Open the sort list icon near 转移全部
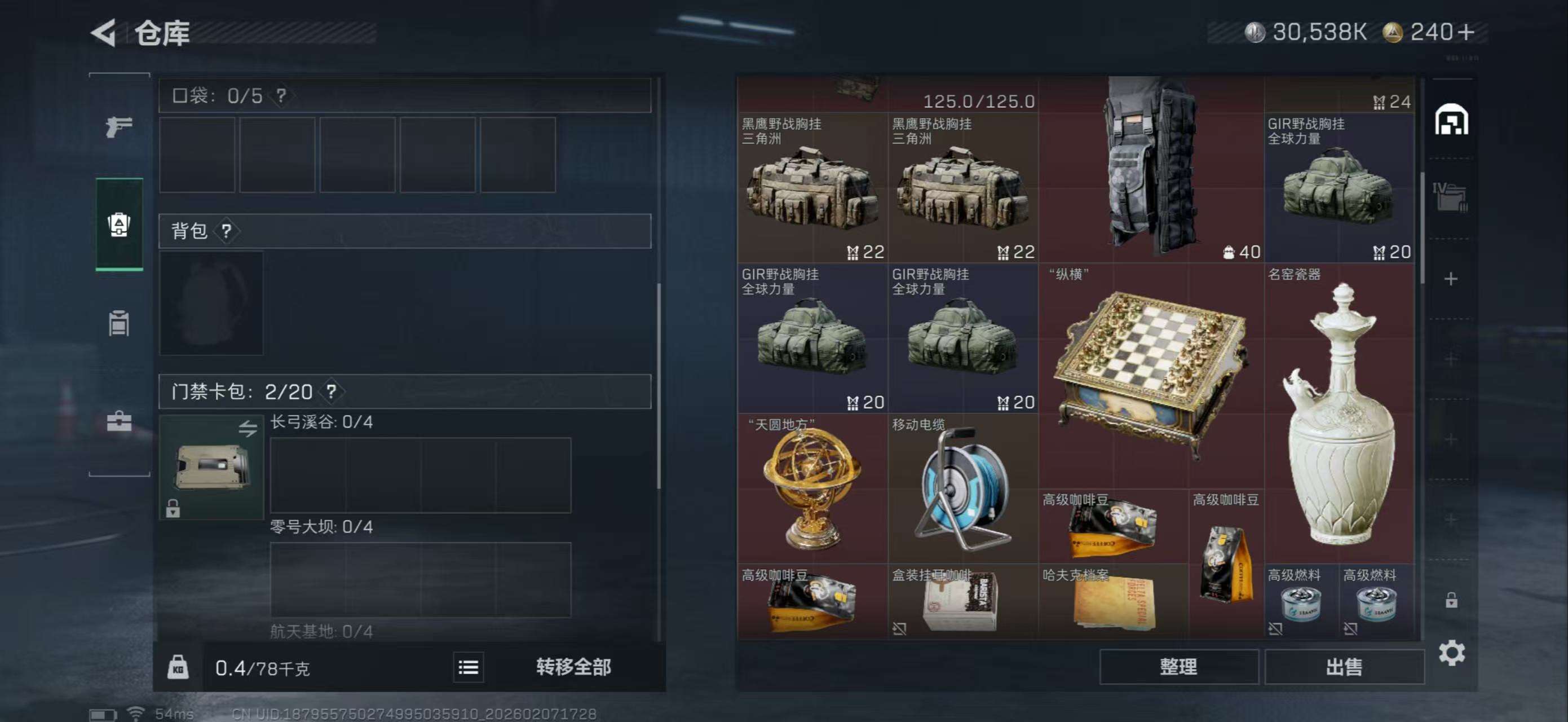 tap(467, 667)
